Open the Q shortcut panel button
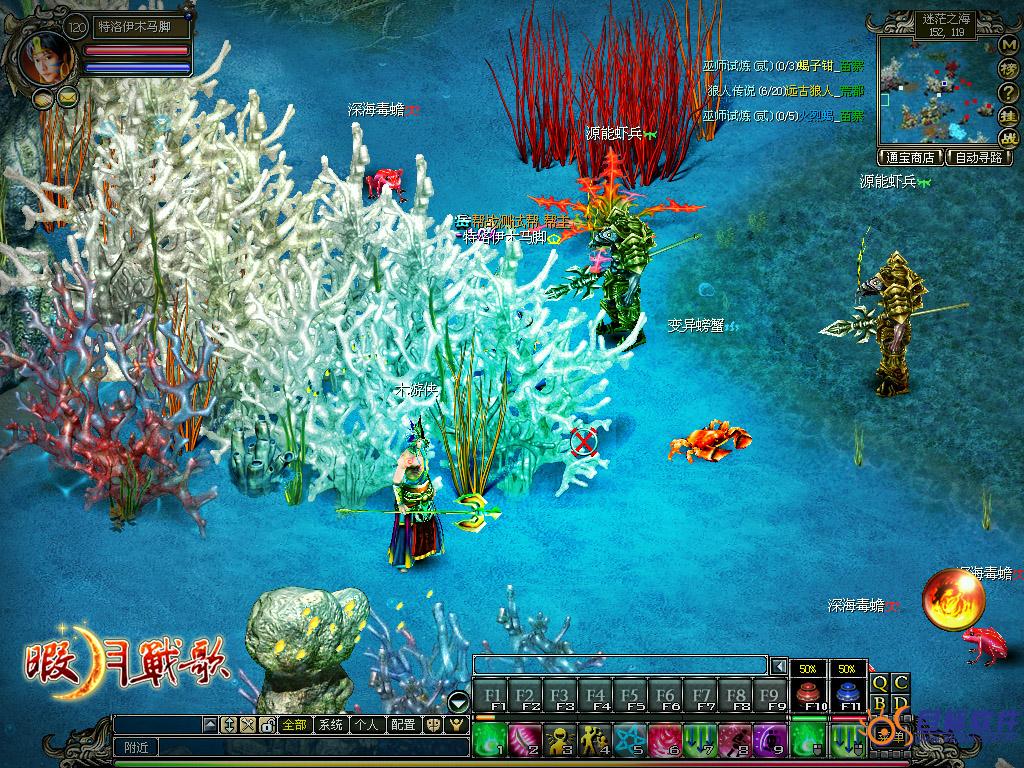This screenshot has width=1024, height=768. [x=880, y=682]
